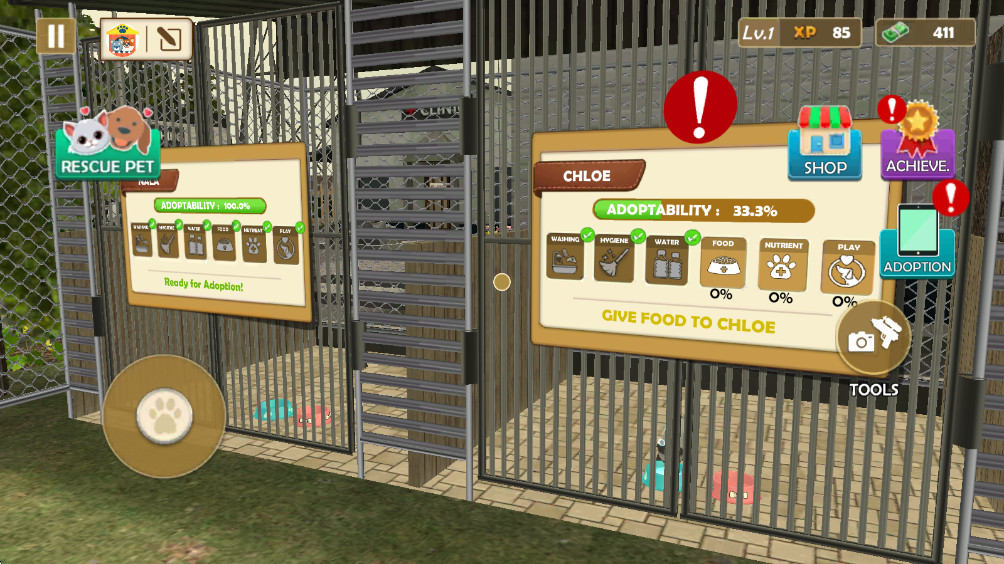Open the Tools camera and spray button
Screen dimensions: 1004x564
click(873, 338)
